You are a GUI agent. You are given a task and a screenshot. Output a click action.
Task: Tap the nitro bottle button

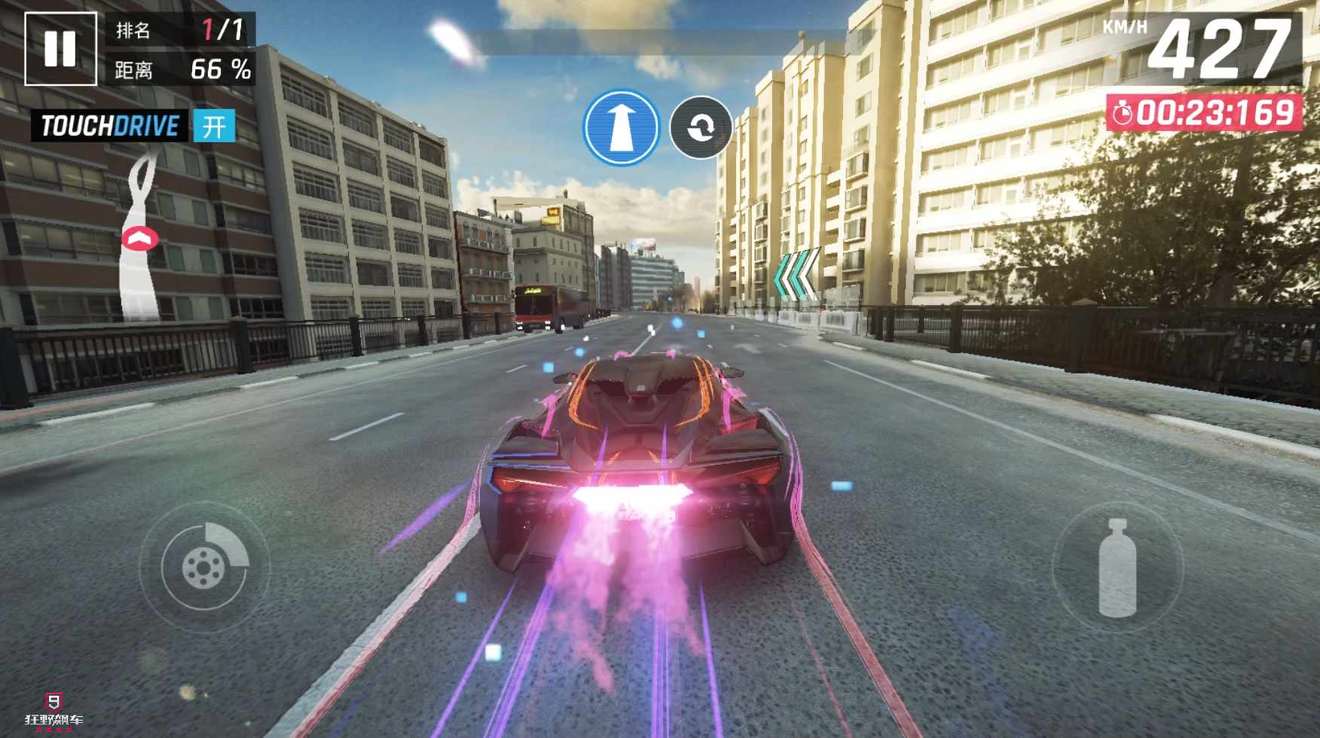click(1117, 567)
